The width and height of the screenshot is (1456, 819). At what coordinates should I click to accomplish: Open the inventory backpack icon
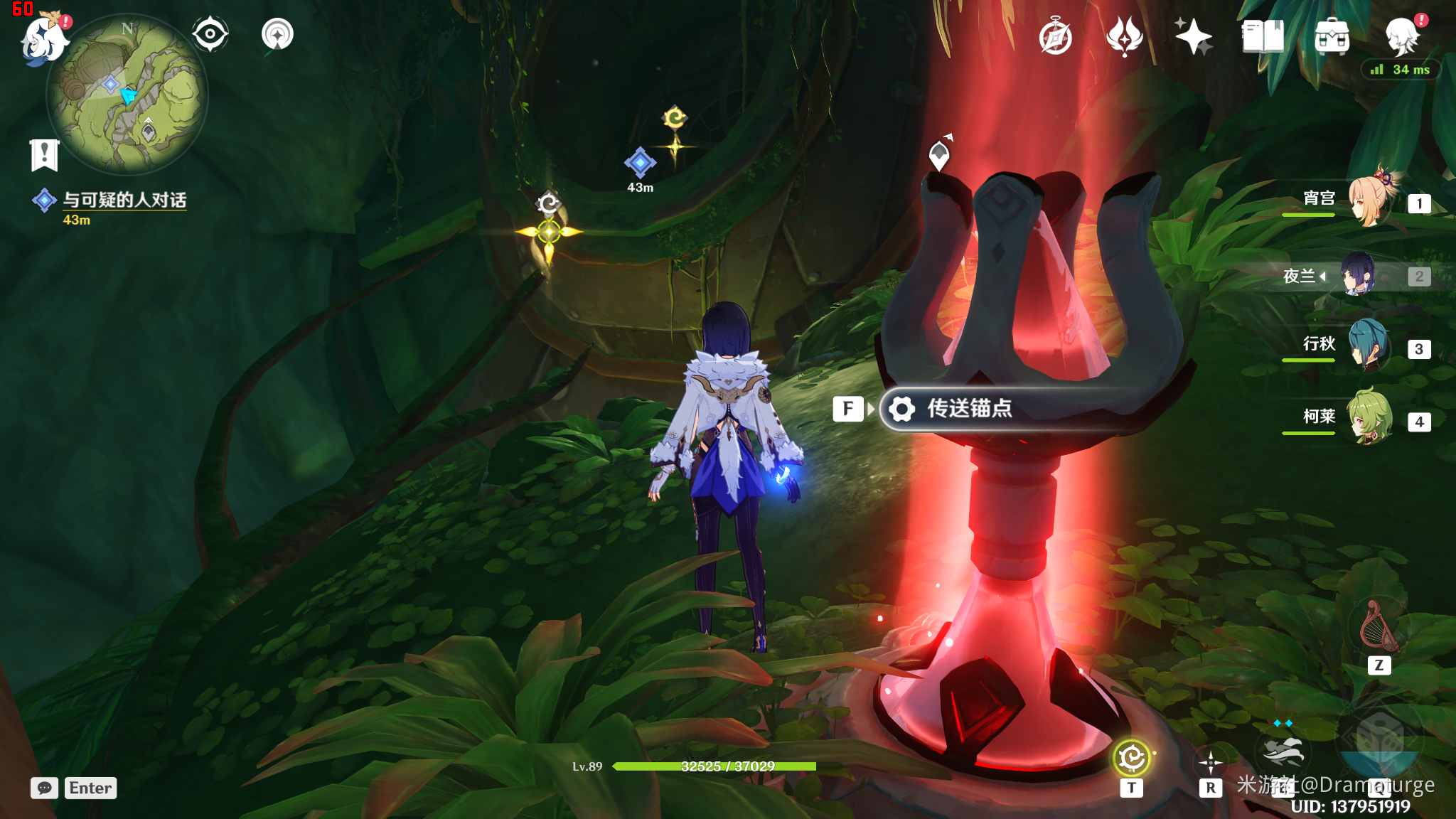(x=1332, y=37)
